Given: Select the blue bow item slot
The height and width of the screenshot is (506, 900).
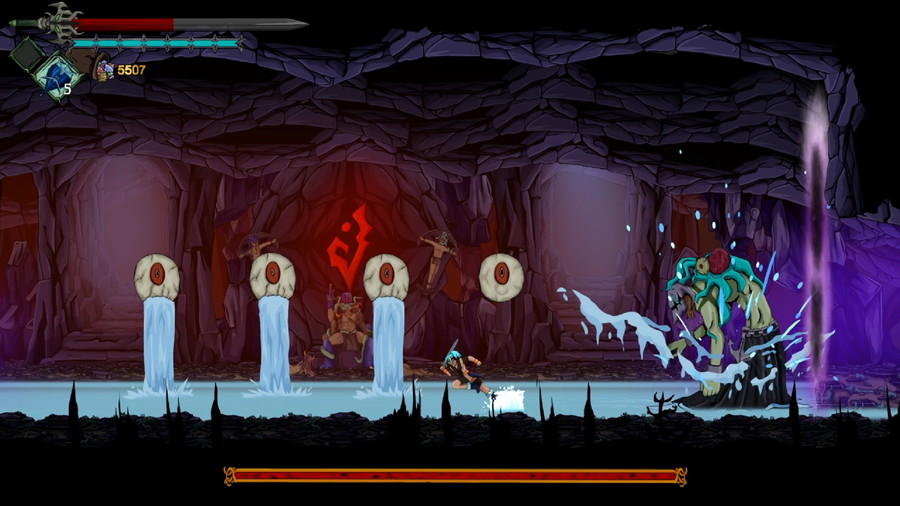Looking at the screenshot, I should point(56,75).
